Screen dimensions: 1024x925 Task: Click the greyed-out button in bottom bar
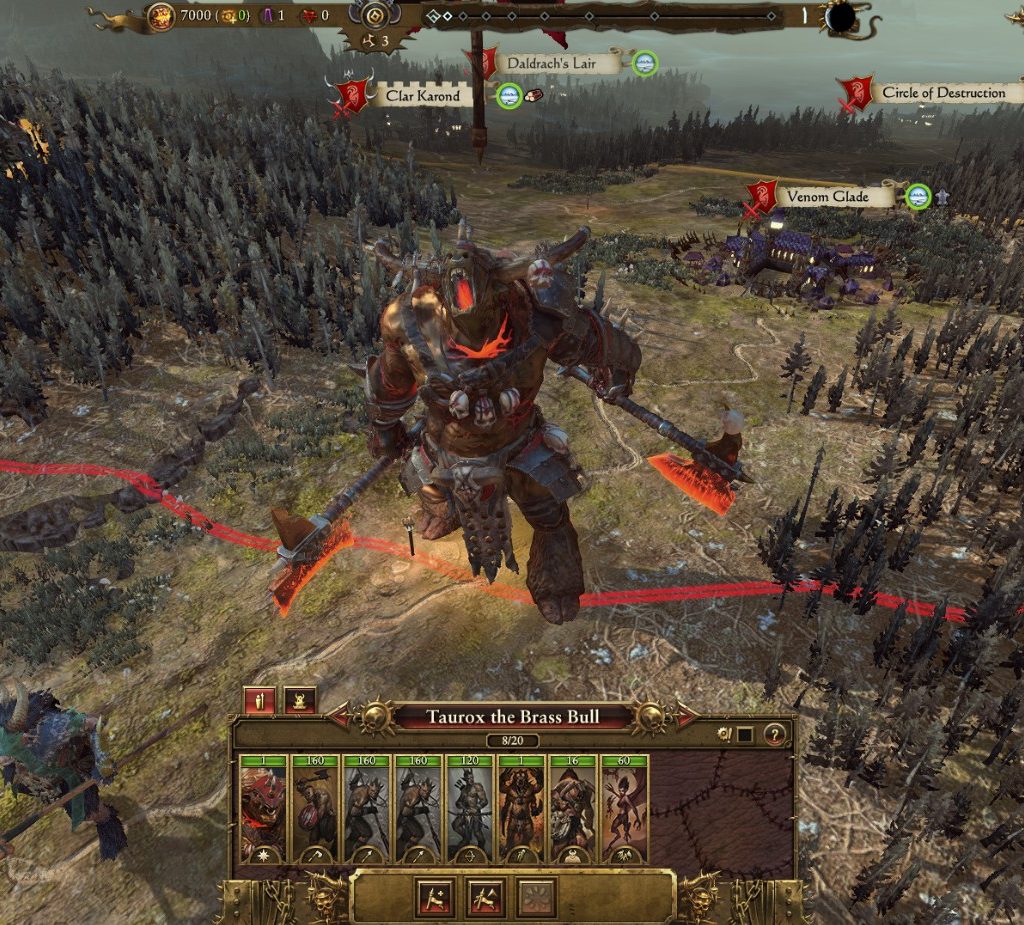pyautogui.click(x=536, y=897)
